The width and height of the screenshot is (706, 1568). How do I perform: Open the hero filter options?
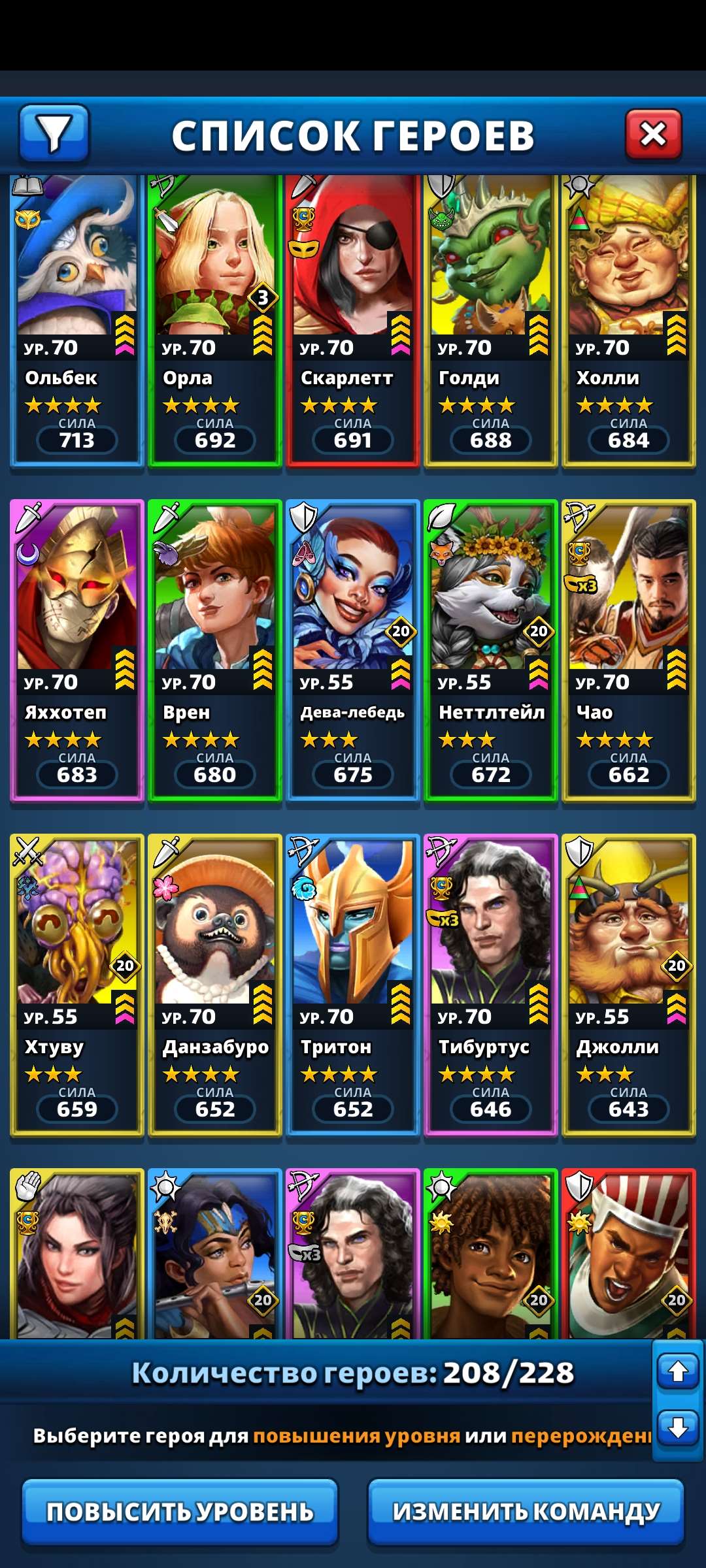54,133
